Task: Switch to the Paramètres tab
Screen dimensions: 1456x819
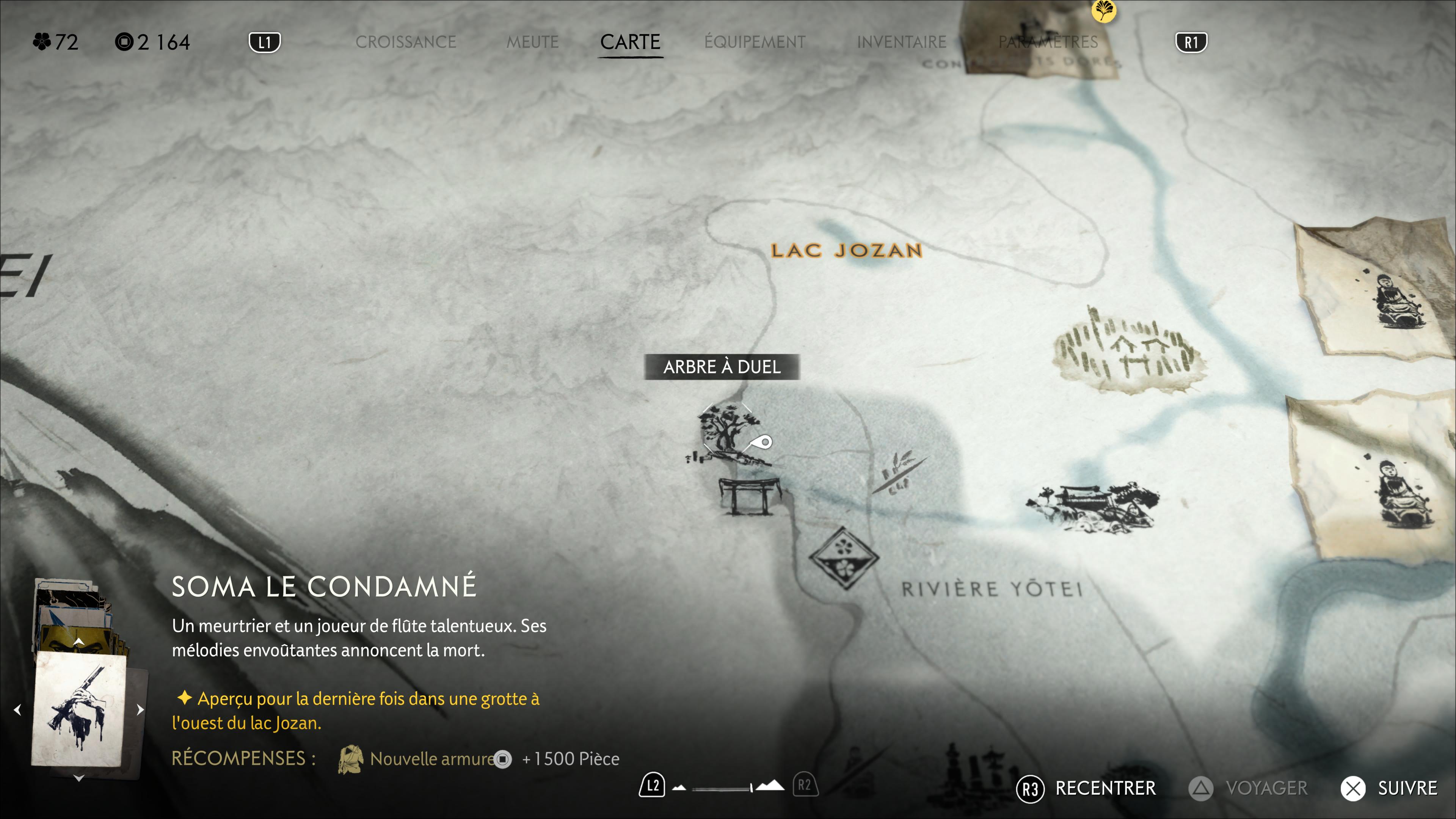Action: [1047, 42]
